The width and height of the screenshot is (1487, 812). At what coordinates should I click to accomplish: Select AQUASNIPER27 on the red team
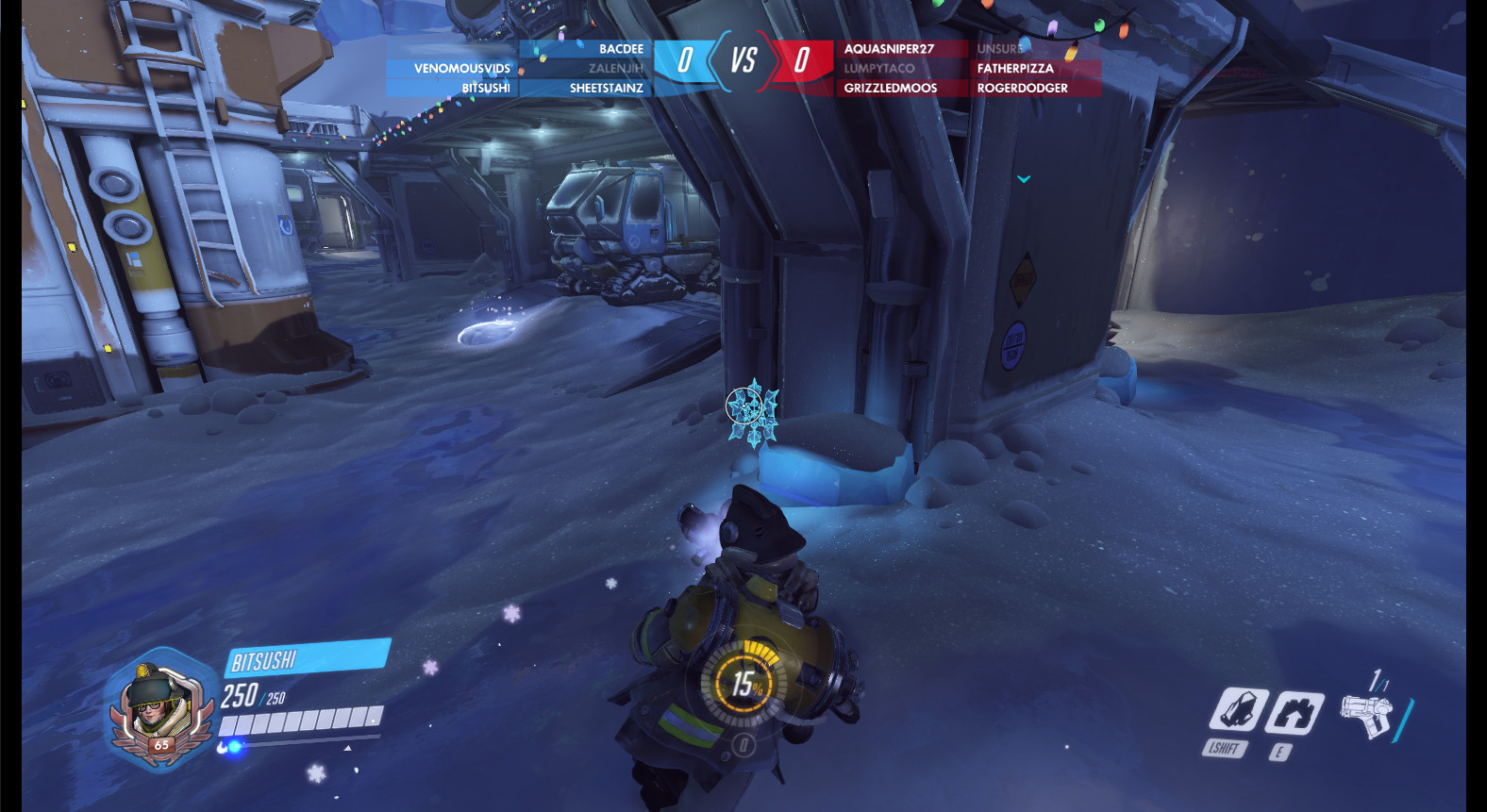[x=889, y=49]
